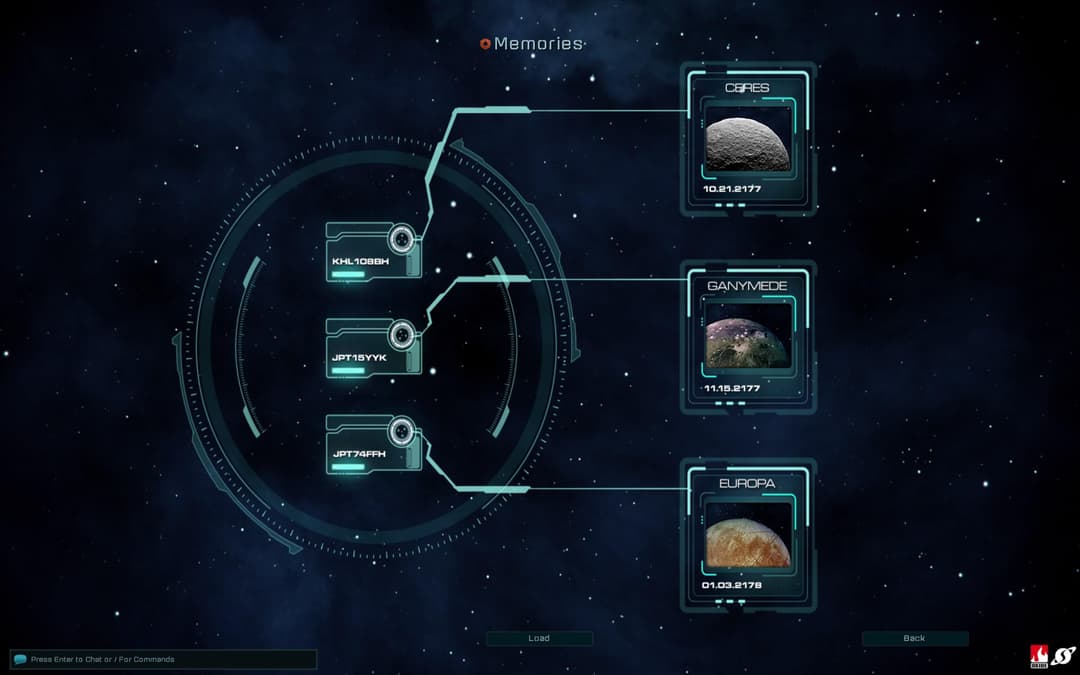Select the Ganymede memory thumbnail

(748, 341)
